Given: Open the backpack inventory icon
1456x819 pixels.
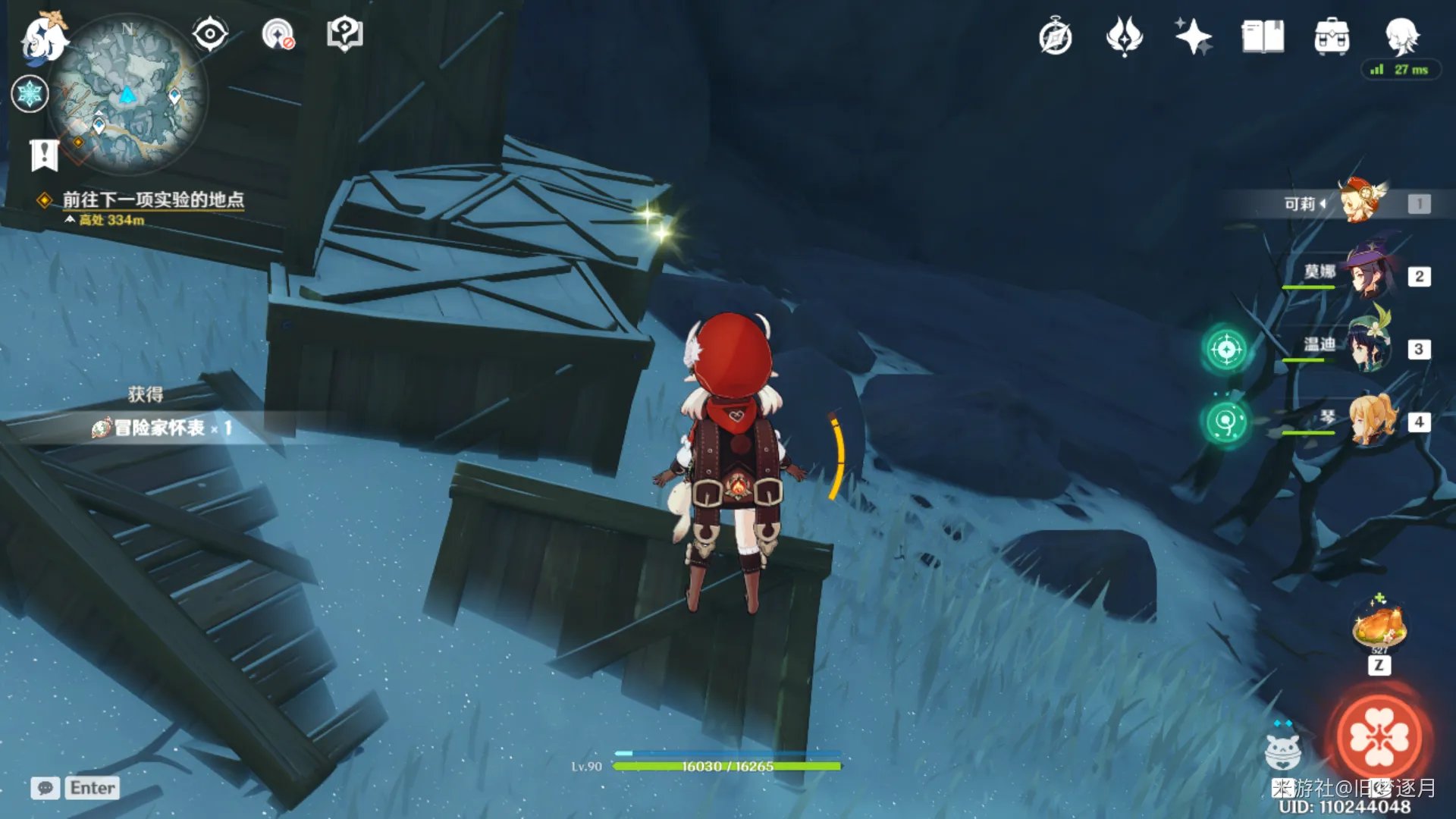Looking at the screenshot, I should 1332,36.
